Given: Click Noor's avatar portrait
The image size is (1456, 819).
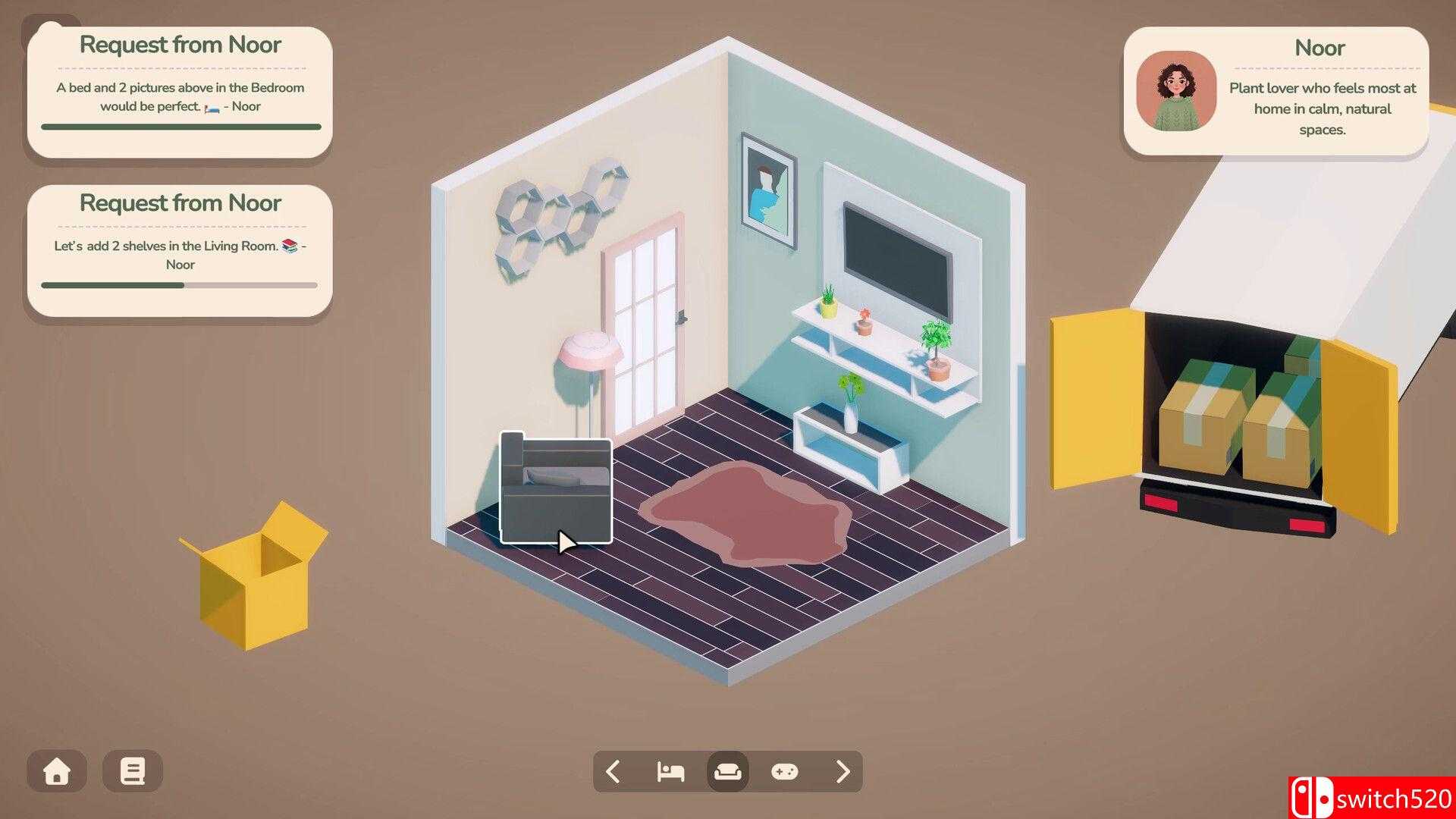Looking at the screenshot, I should [x=1176, y=93].
